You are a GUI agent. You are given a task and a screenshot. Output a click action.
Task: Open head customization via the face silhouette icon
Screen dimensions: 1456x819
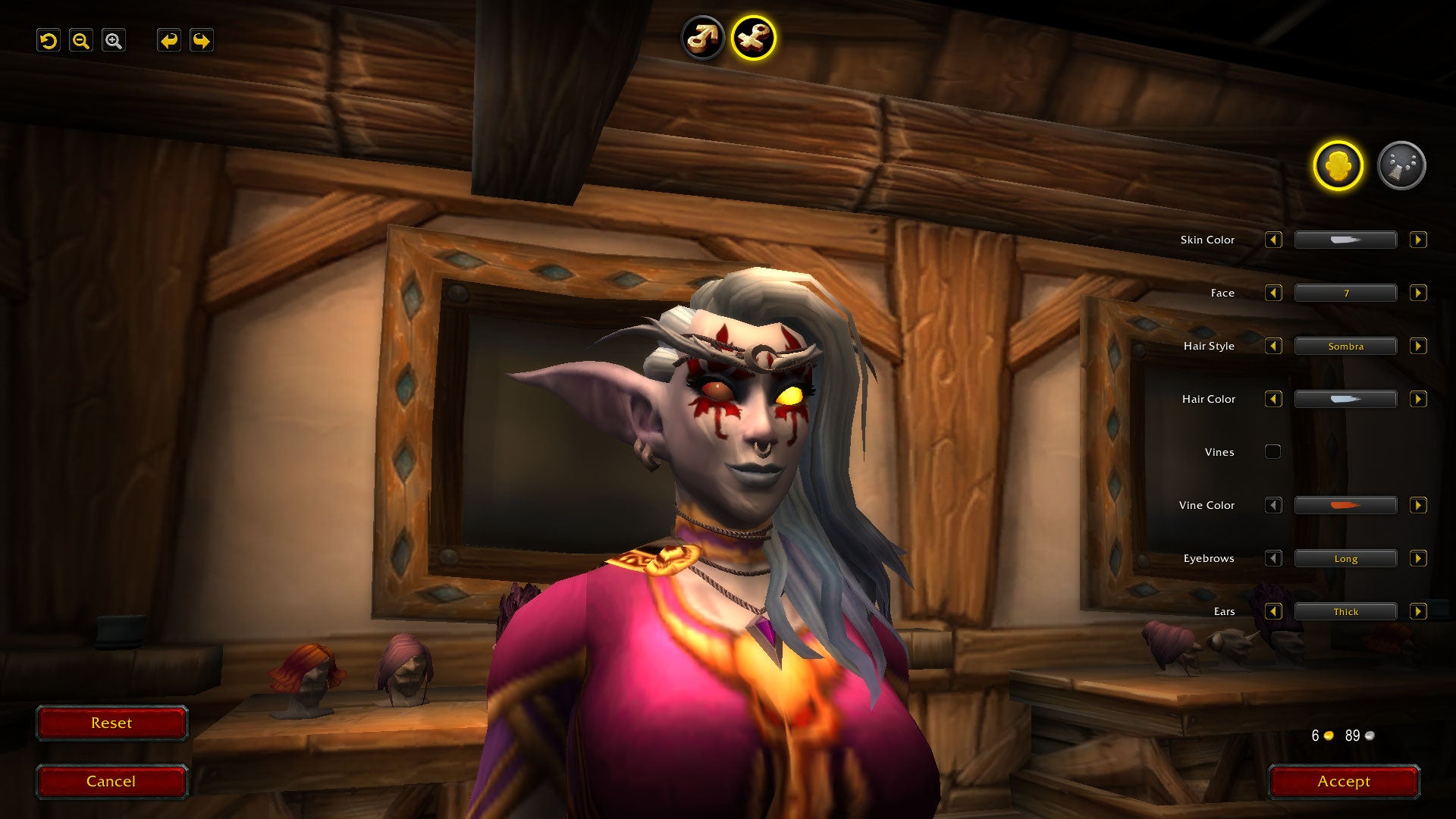click(x=1338, y=165)
